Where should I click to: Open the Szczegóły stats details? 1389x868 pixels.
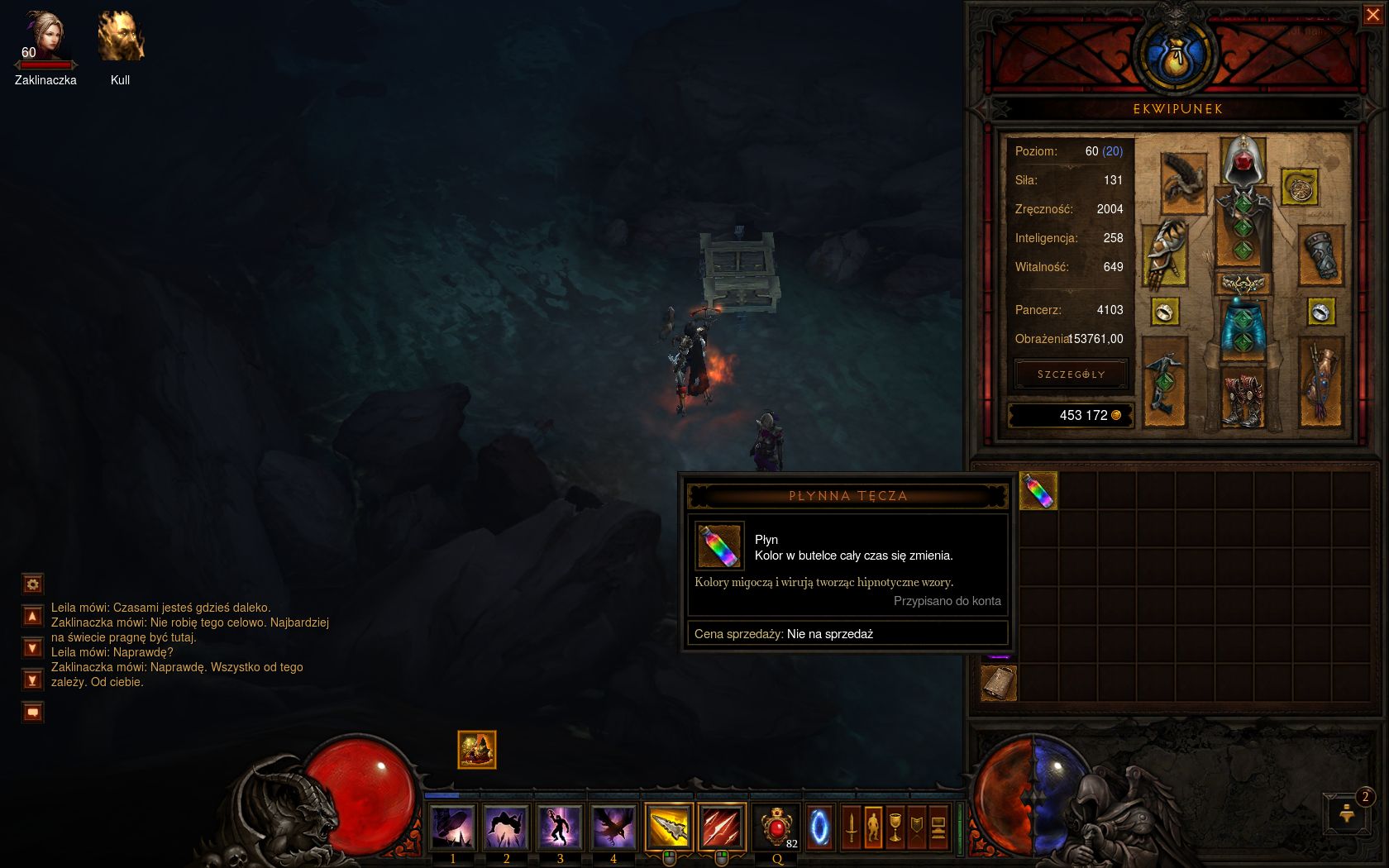[x=1071, y=374]
